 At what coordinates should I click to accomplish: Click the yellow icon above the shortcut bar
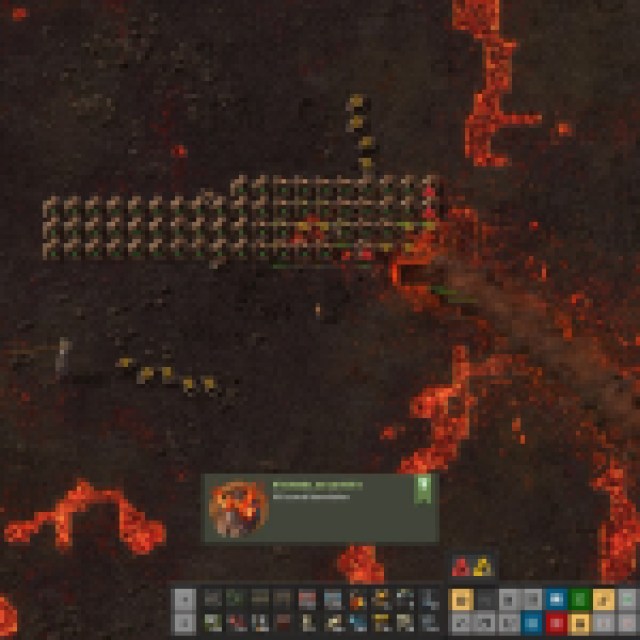(x=482, y=566)
